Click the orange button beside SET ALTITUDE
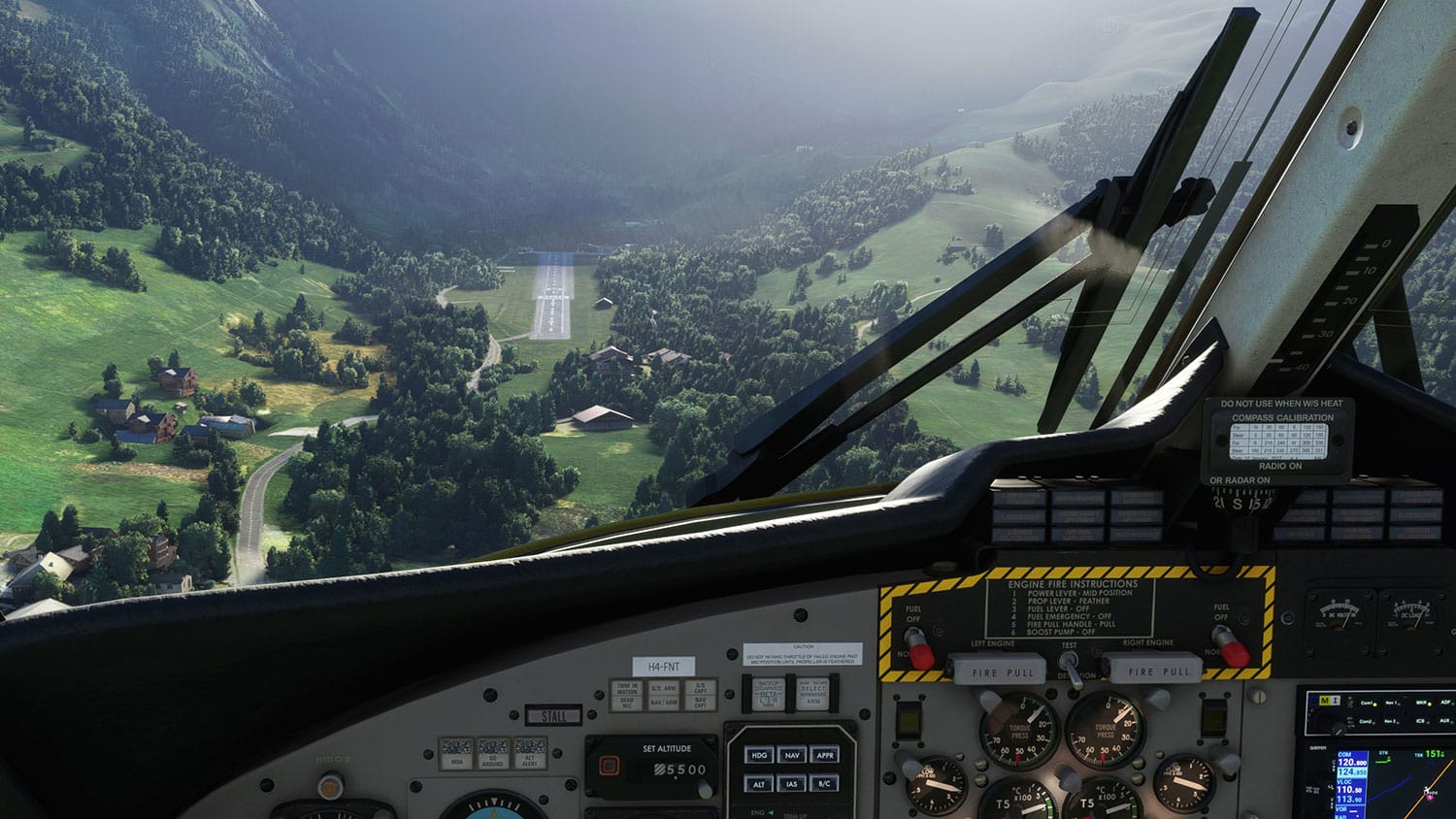Viewport: 1456px width, 819px height. pos(608,766)
